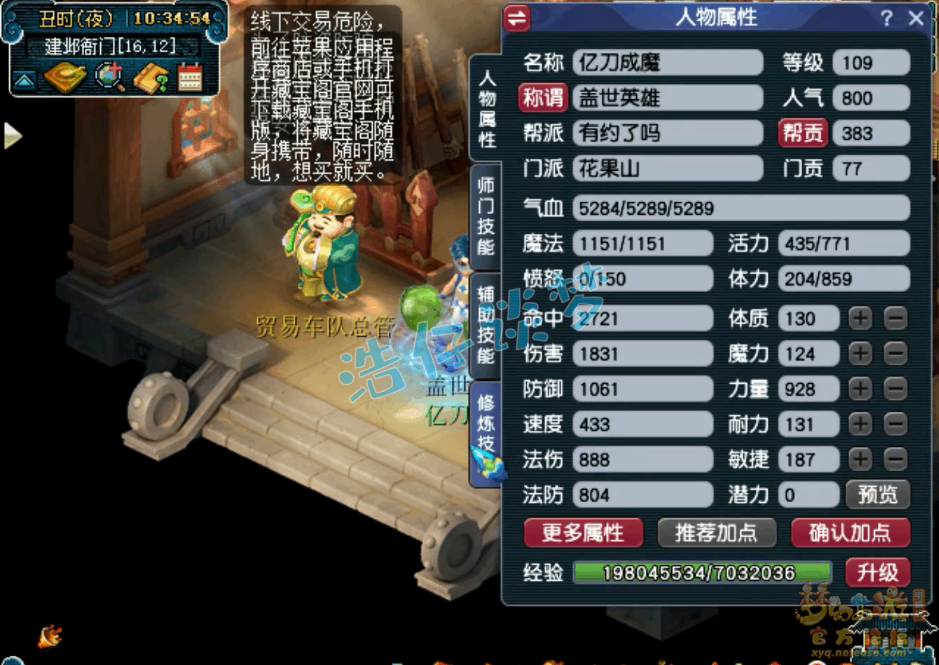
Task: Remove a point from 魔力
Action: pyautogui.click(x=895, y=354)
